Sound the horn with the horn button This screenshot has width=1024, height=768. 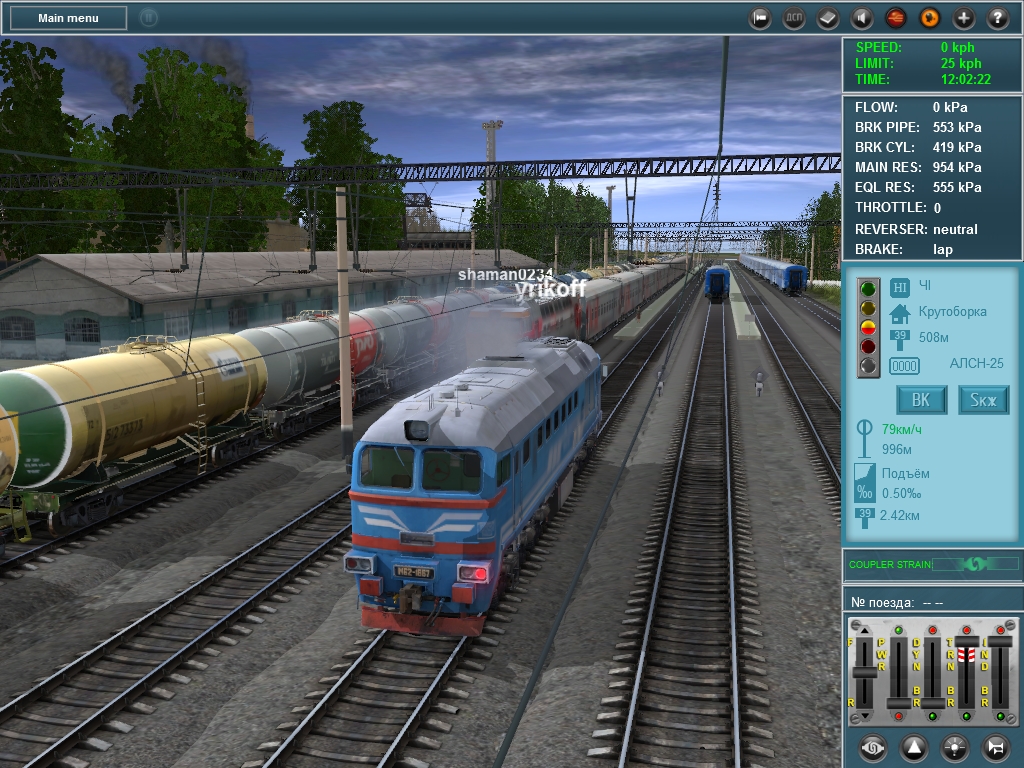995,747
